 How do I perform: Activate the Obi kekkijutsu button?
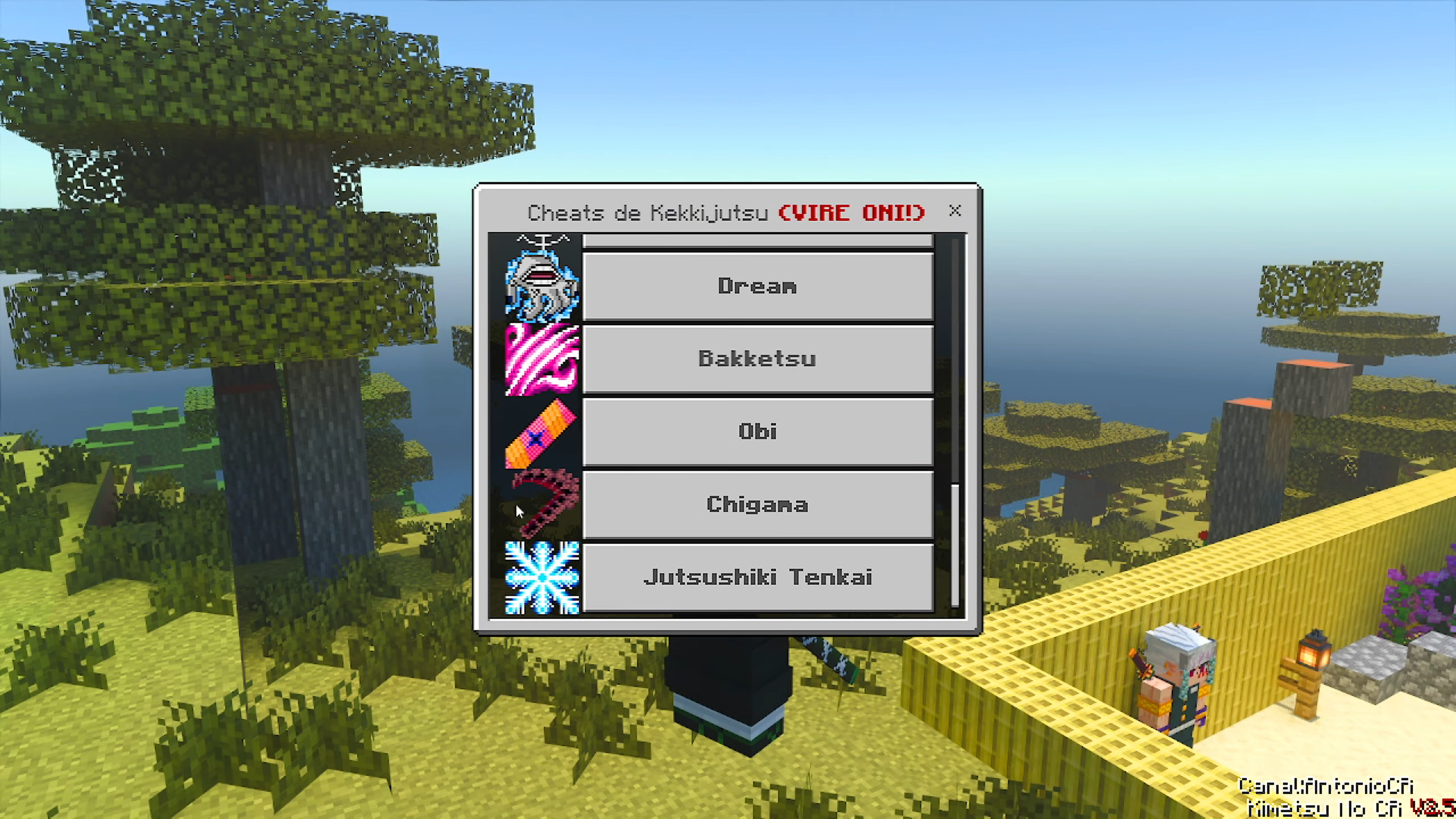click(x=758, y=432)
